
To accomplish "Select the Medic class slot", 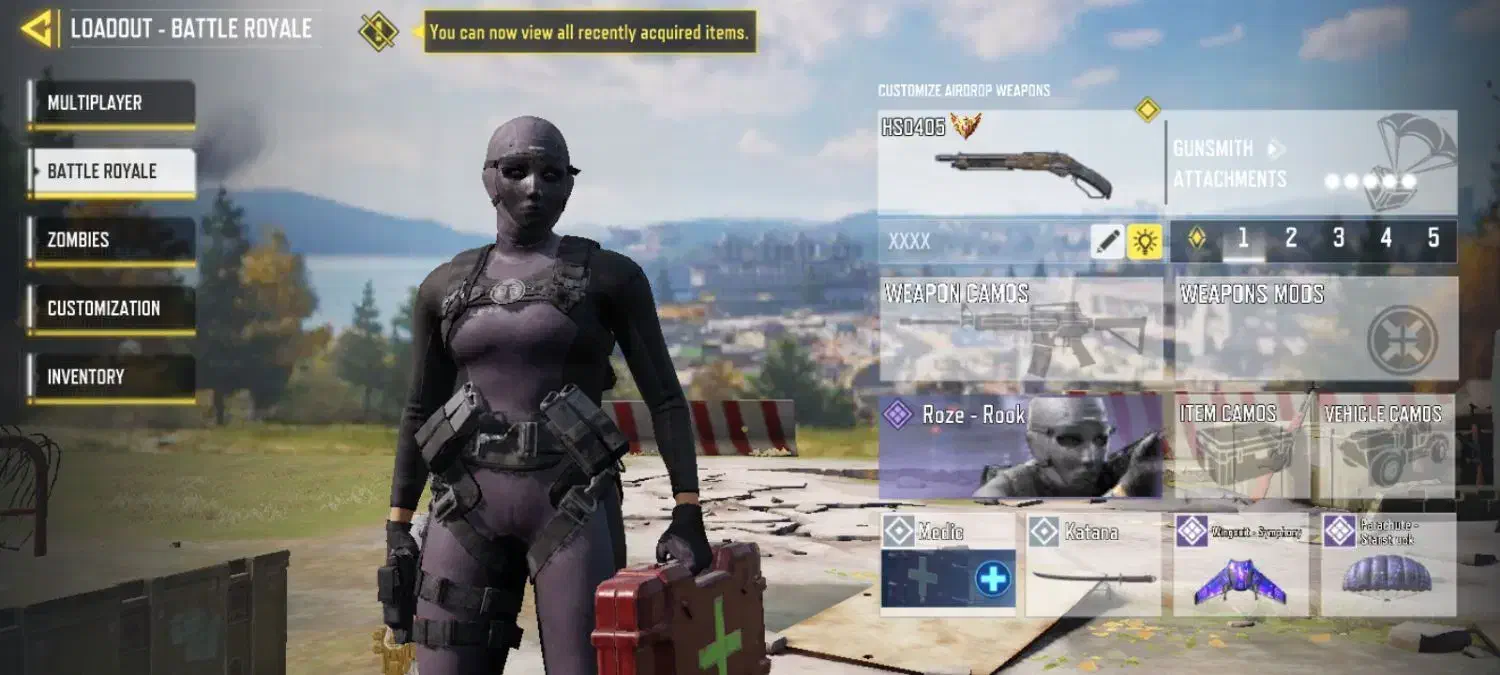I will click(x=947, y=564).
